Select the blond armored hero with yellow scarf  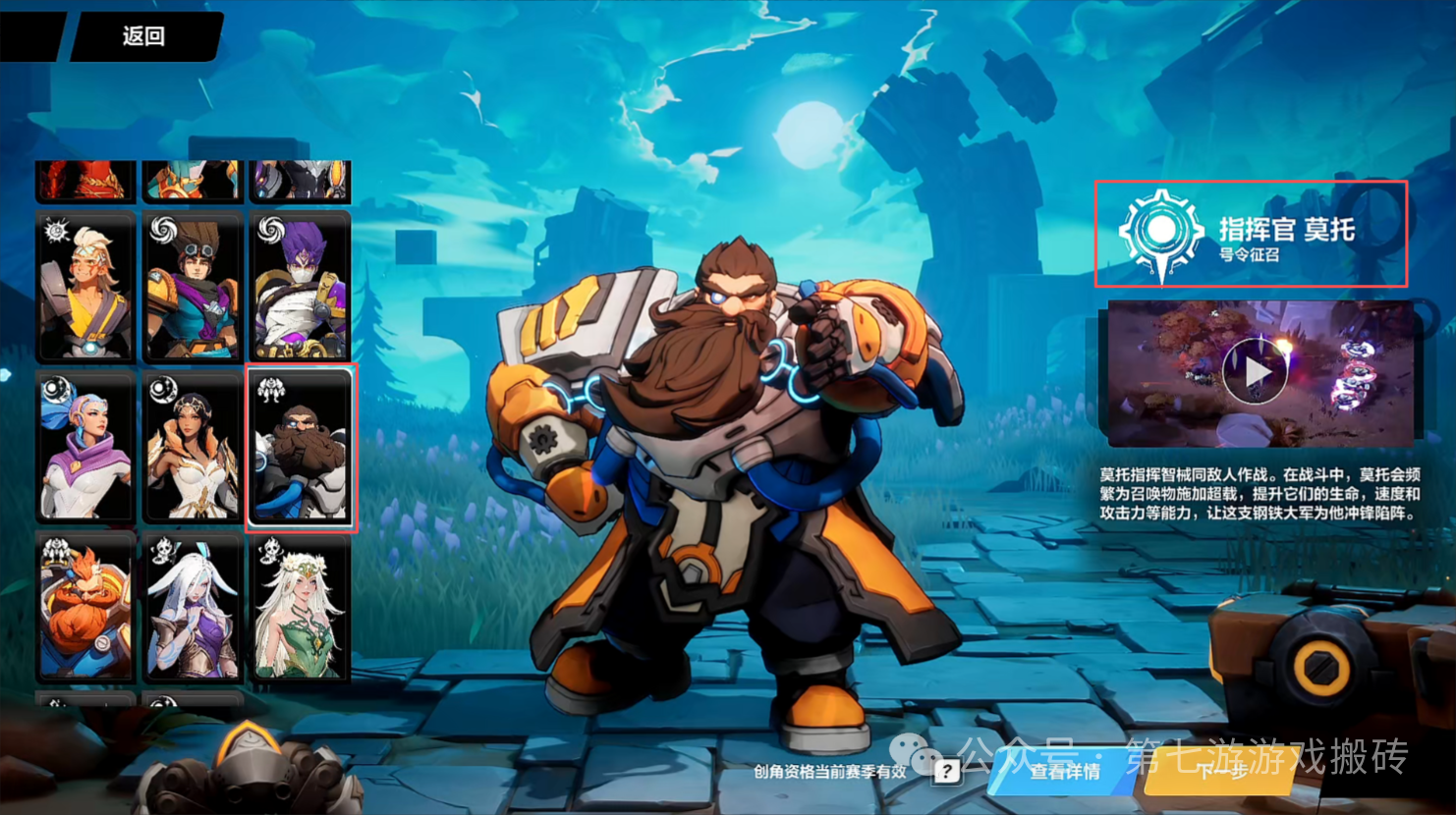tap(86, 286)
